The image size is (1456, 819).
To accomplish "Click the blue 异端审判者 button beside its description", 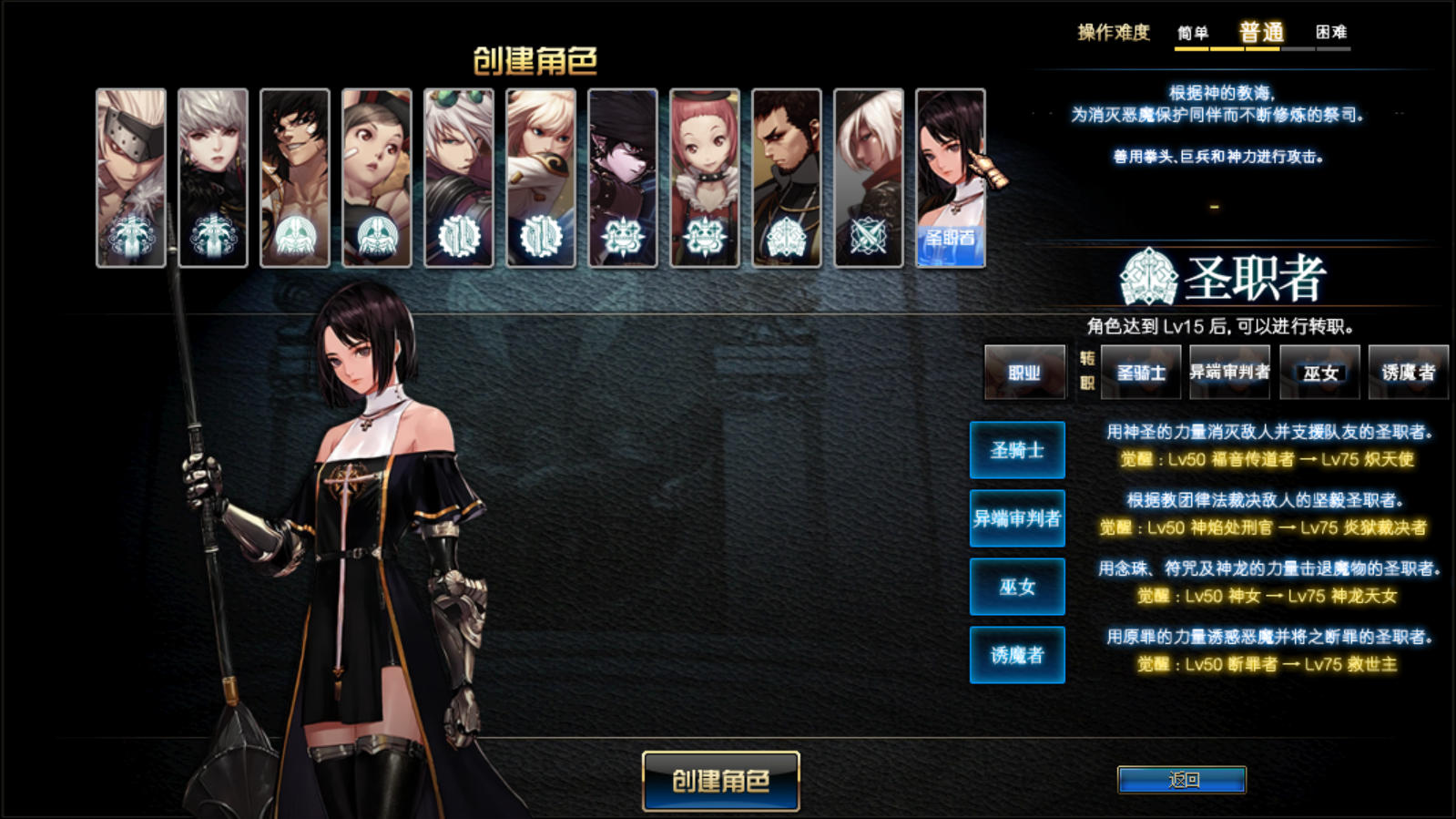I will pyautogui.click(x=1017, y=518).
